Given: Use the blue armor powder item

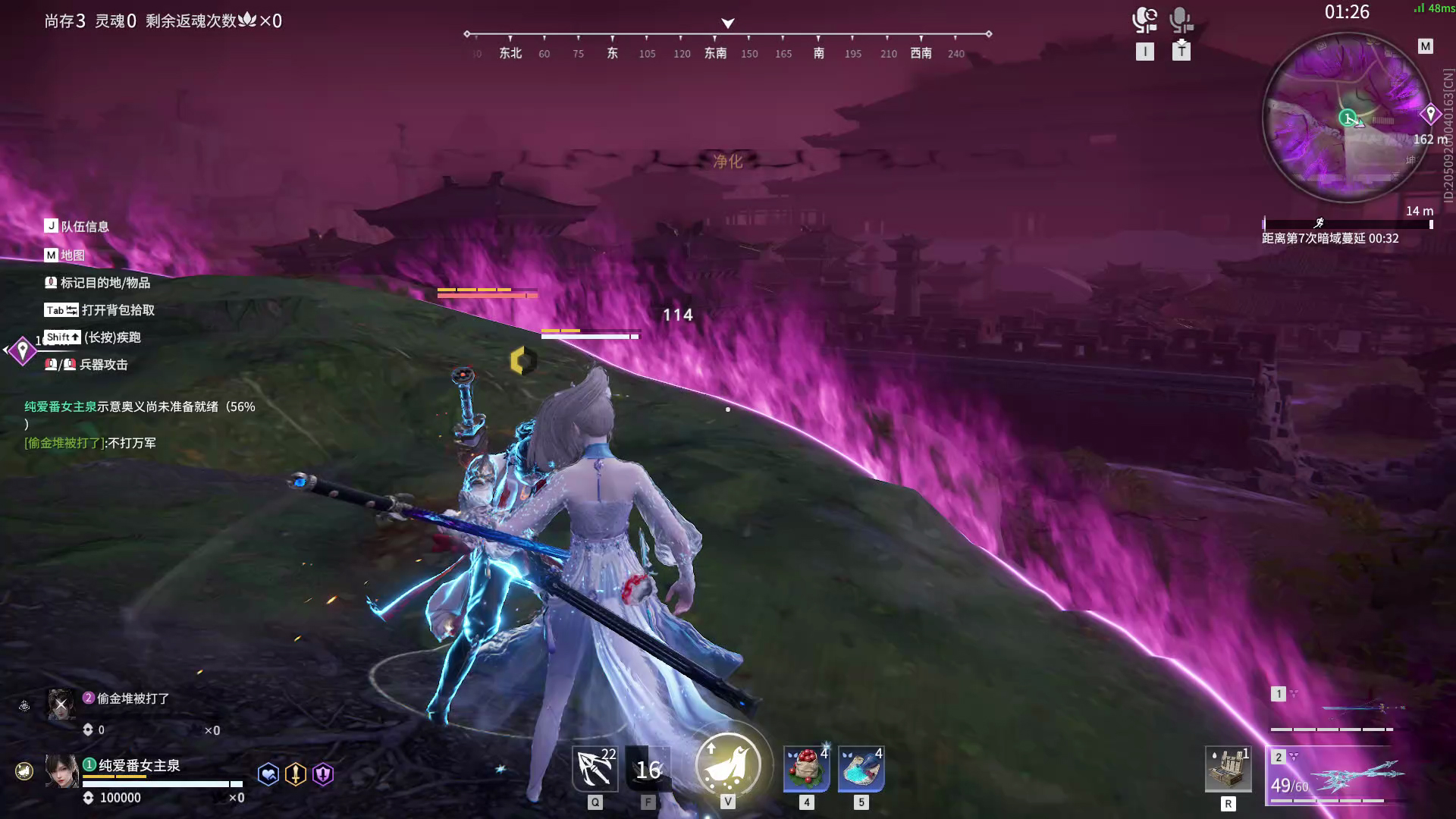Looking at the screenshot, I should (861, 769).
